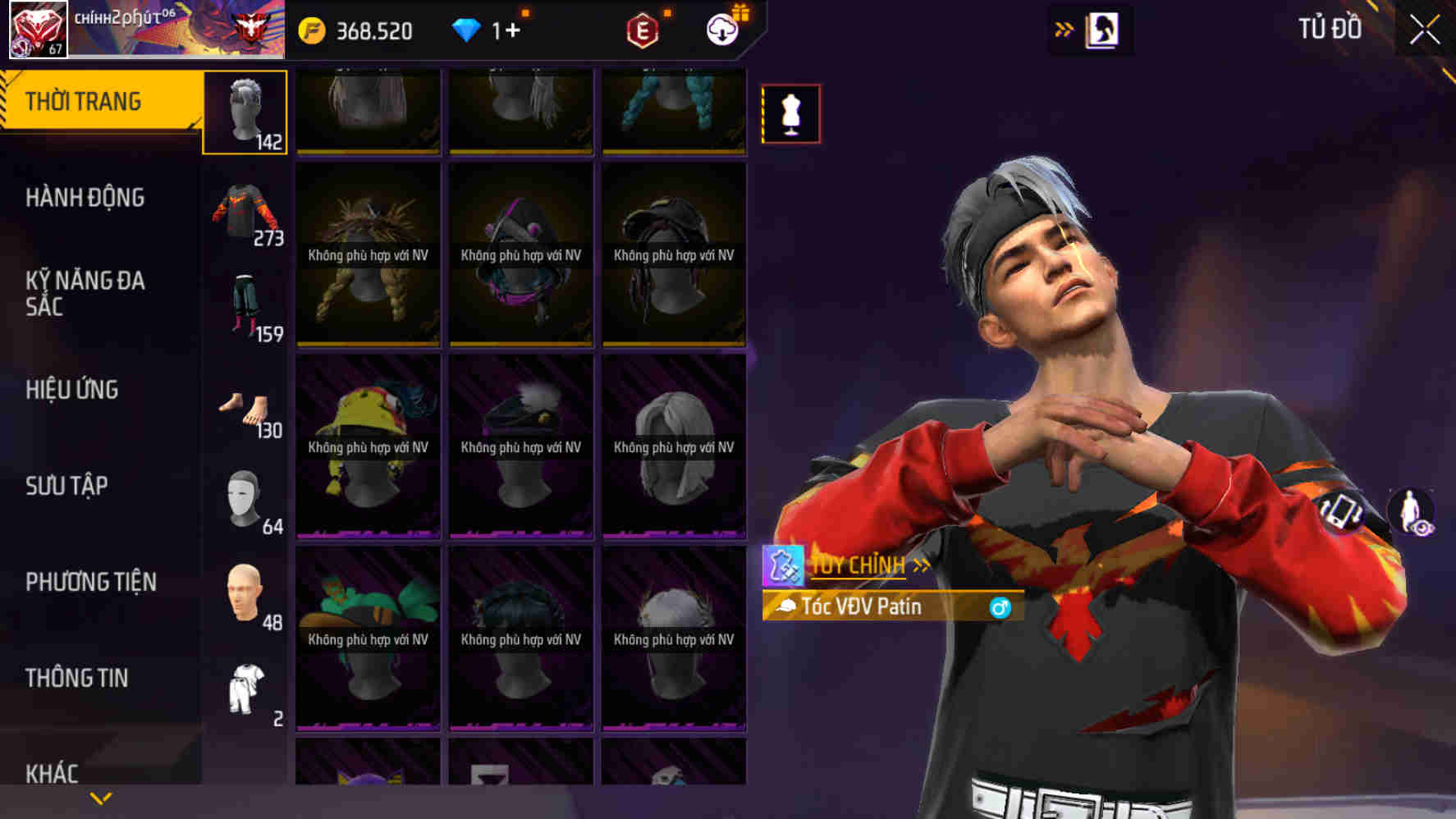
Task: Open the E badge event icon
Action: point(643,30)
